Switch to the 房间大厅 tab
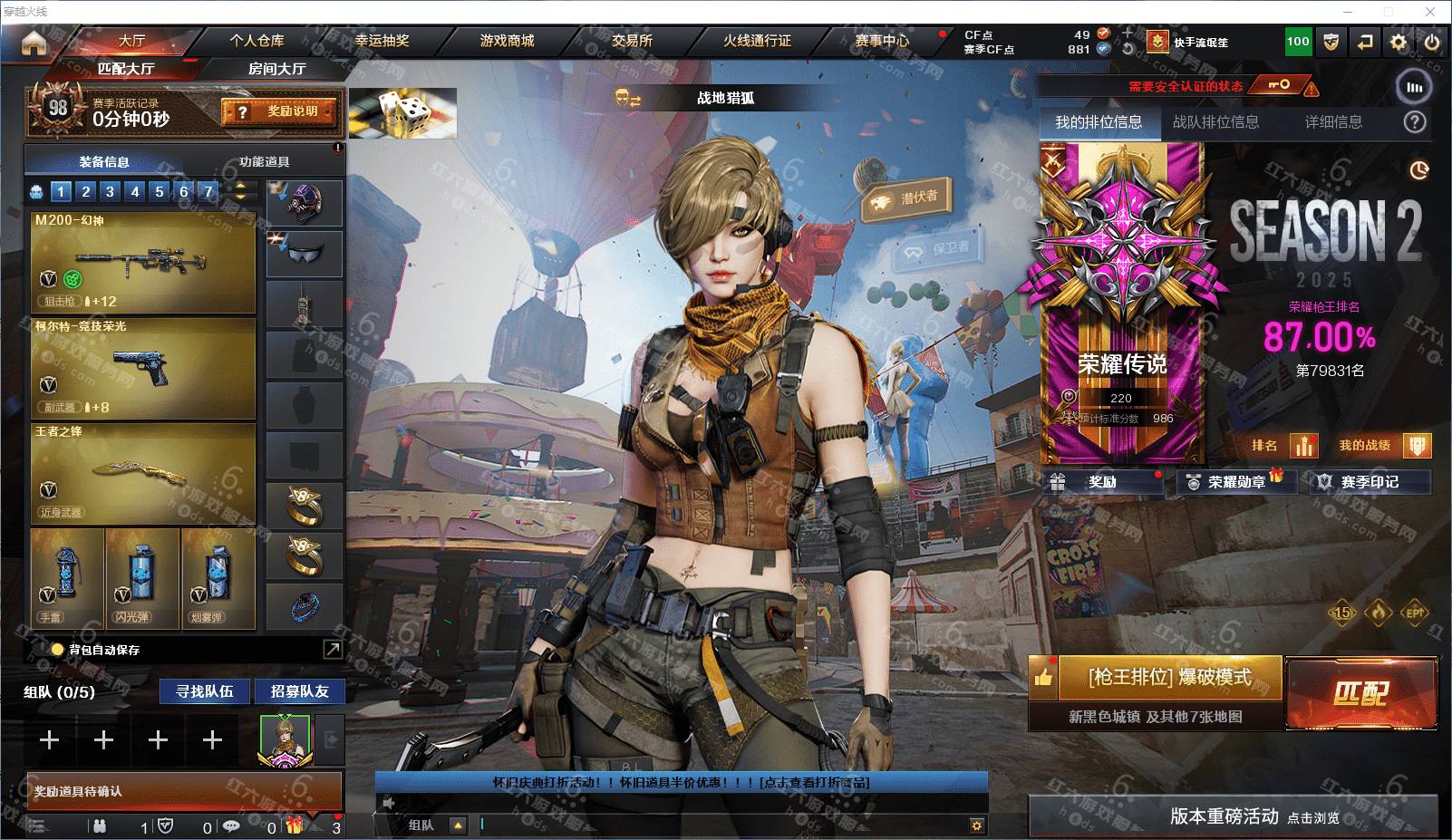The image size is (1452, 840). (276, 69)
